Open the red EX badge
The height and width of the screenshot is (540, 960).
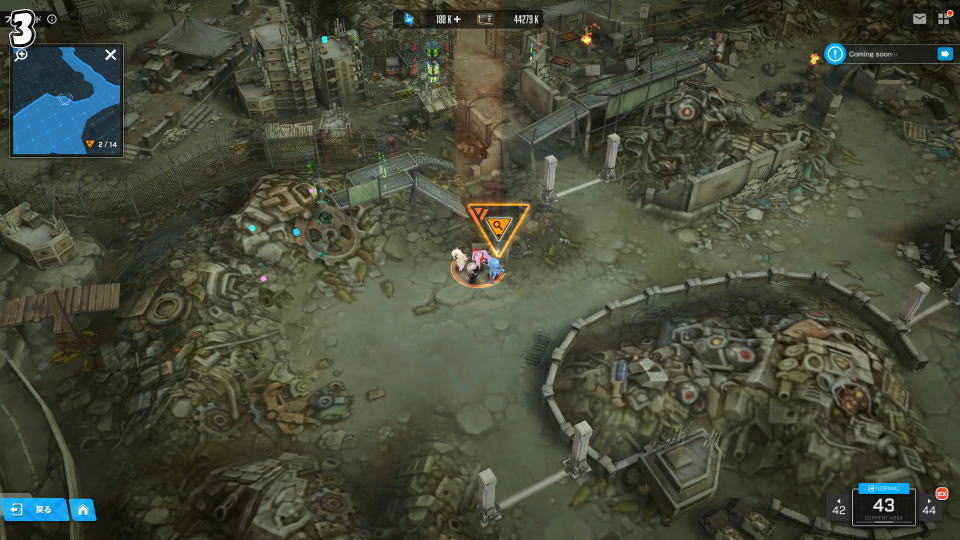(941, 493)
